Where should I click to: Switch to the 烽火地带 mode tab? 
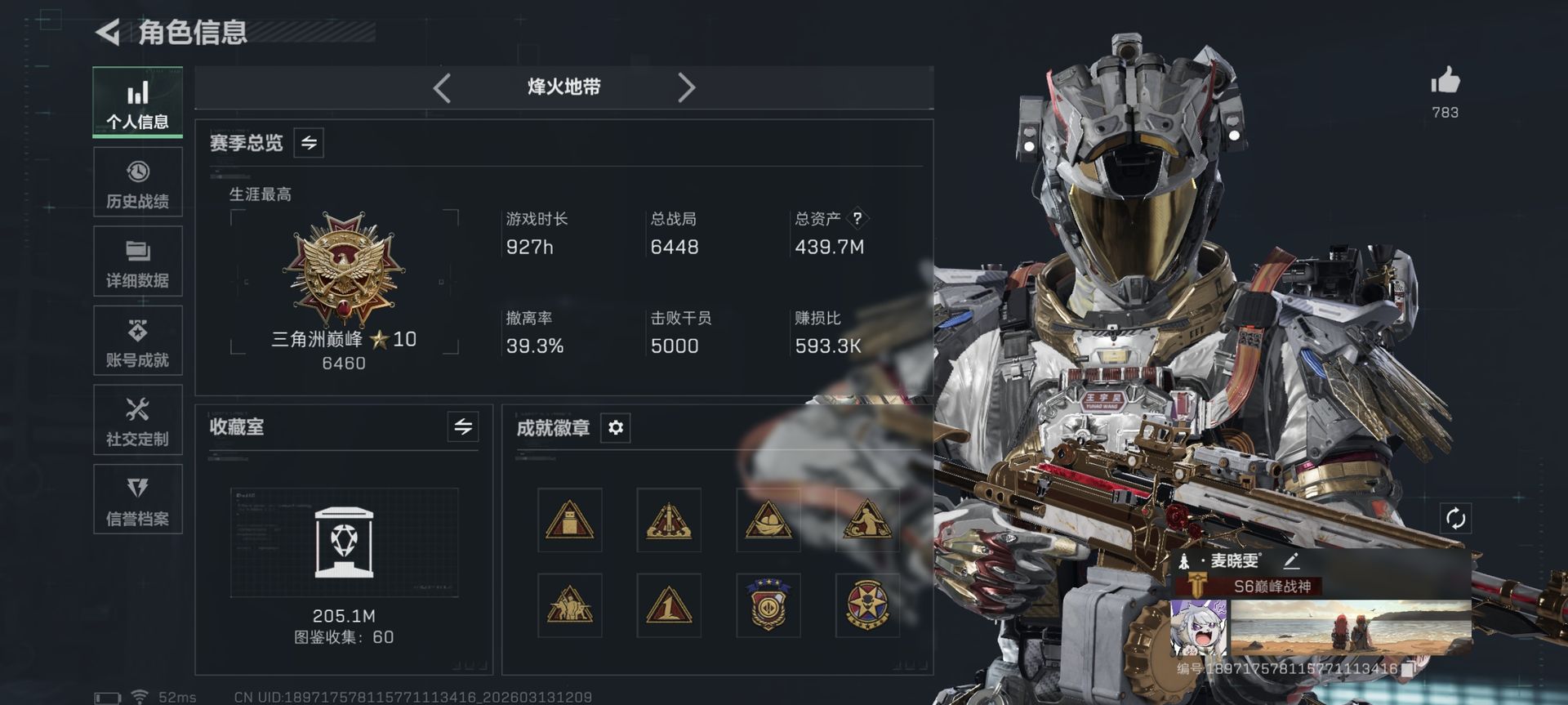563,87
